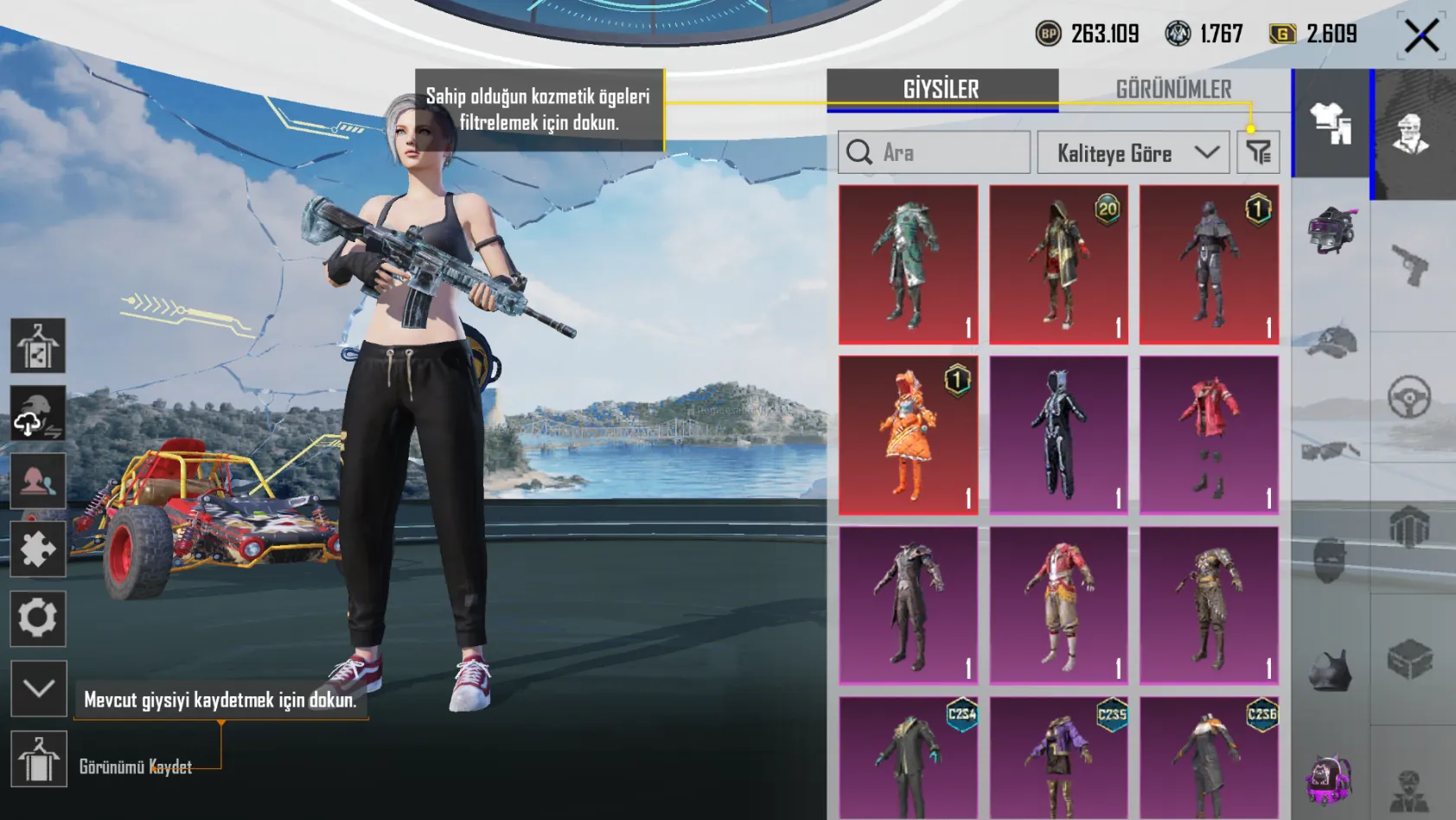Save the current look with Görünümü Kaydet
Viewport: 1456px width, 820px height.
(x=38, y=759)
